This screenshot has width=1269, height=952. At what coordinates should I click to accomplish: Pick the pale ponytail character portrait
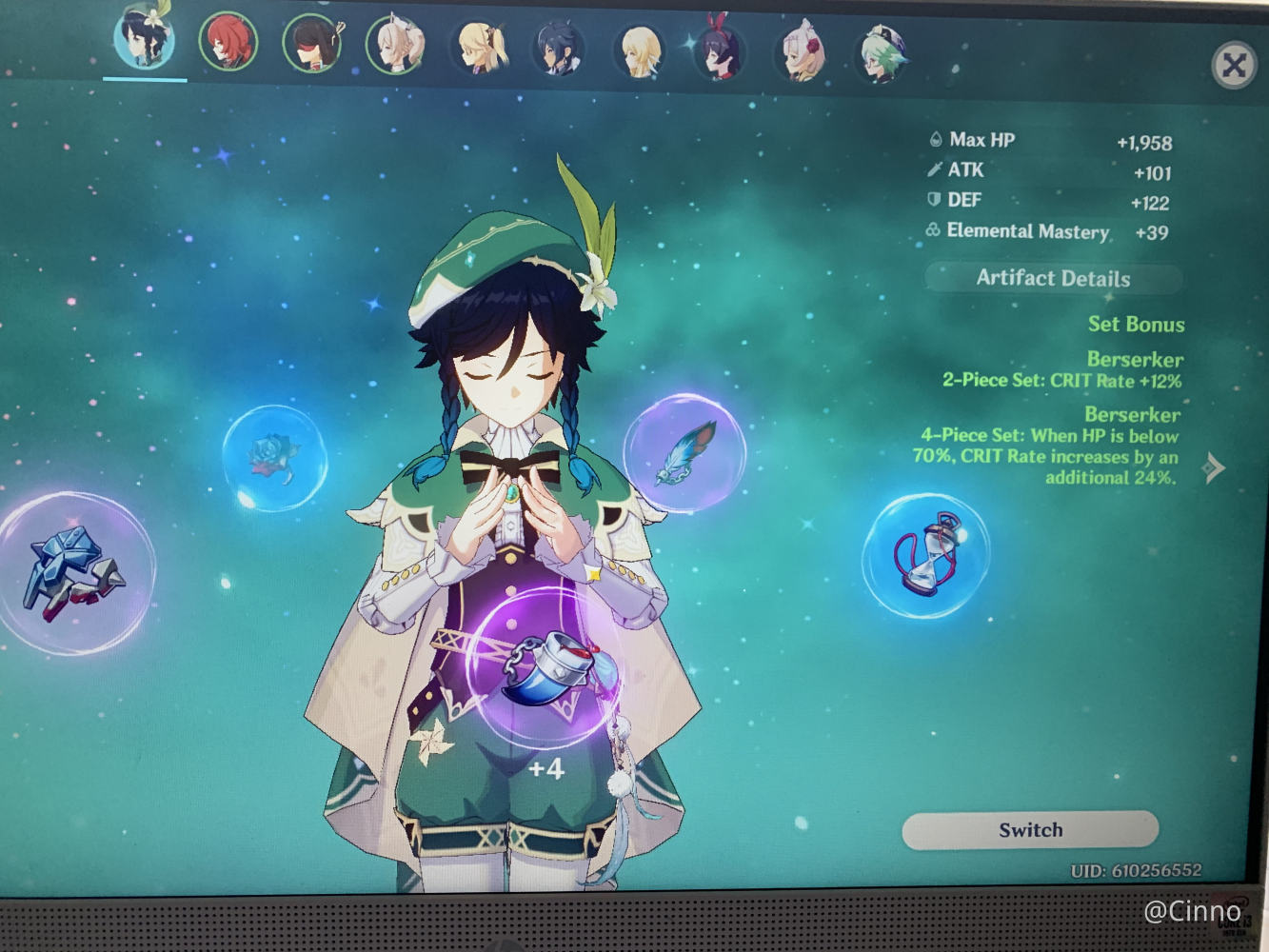(x=395, y=44)
